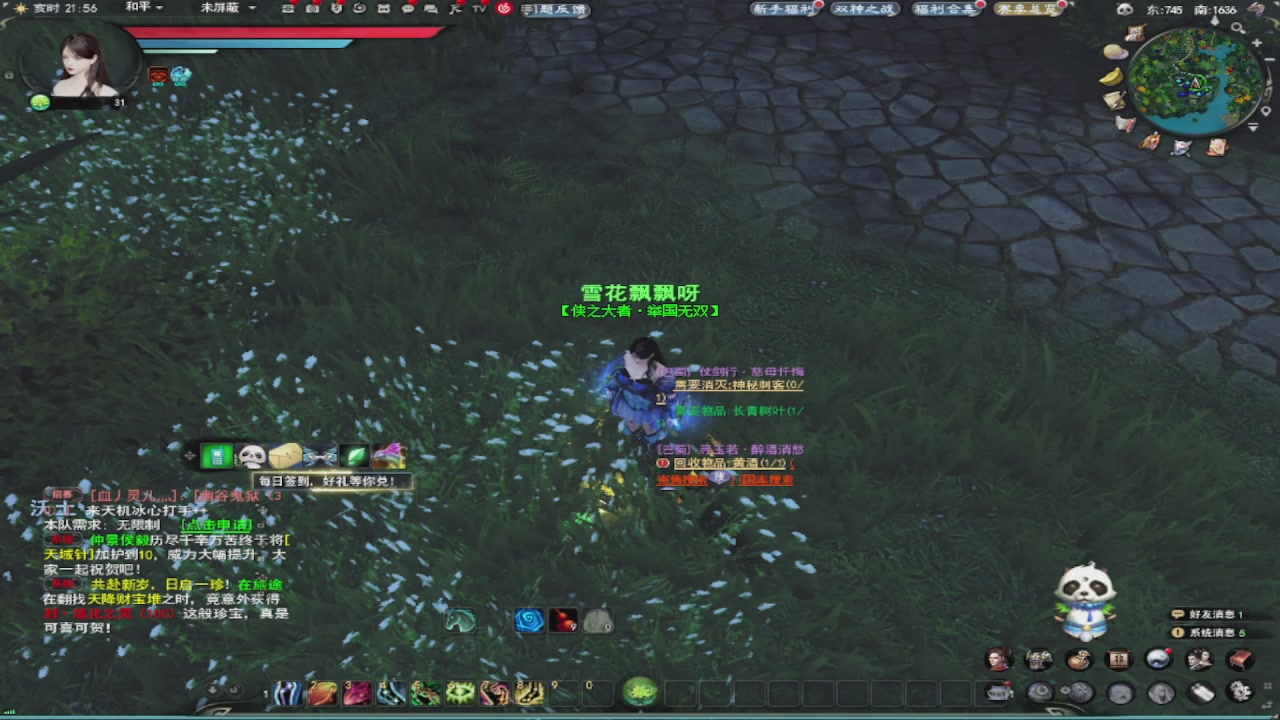Open the red book journal icon

(1238, 658)
